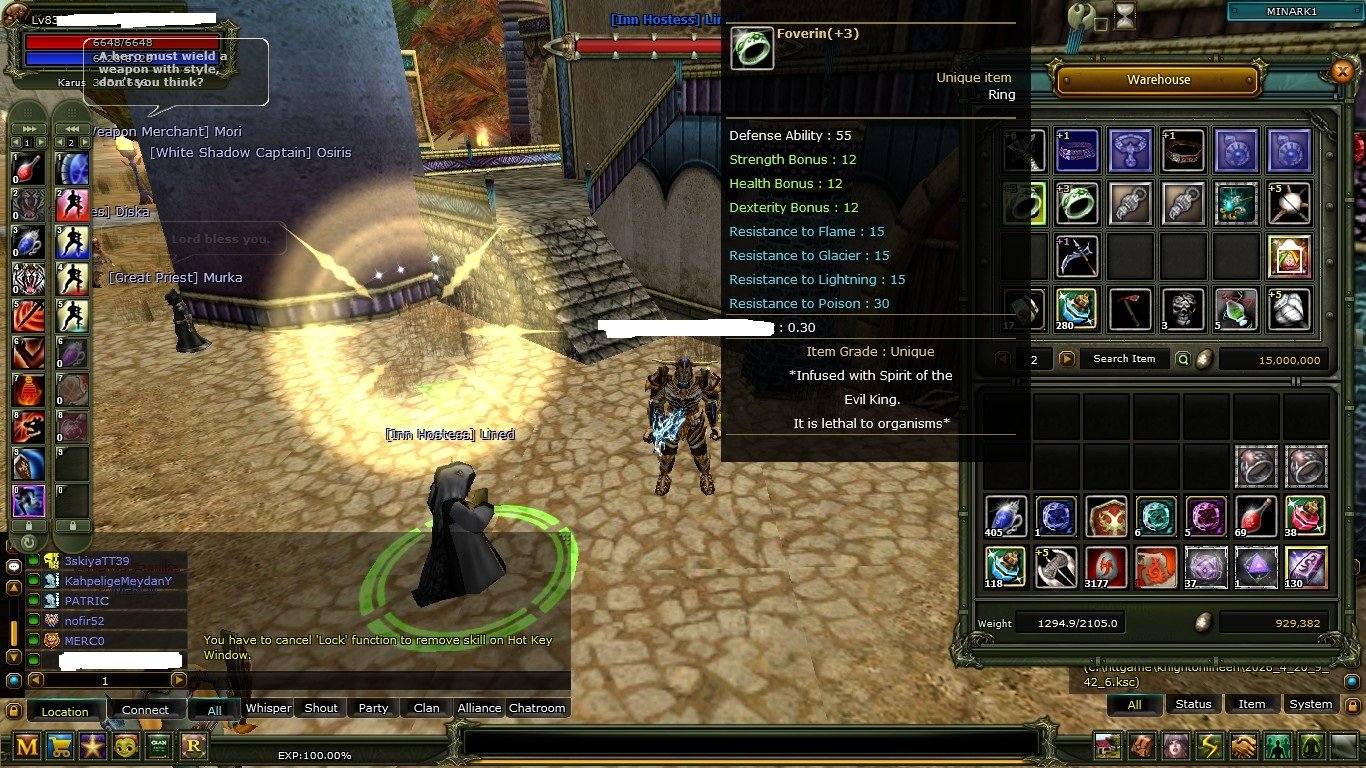Open the shopping cart store icon

[59, 745]
